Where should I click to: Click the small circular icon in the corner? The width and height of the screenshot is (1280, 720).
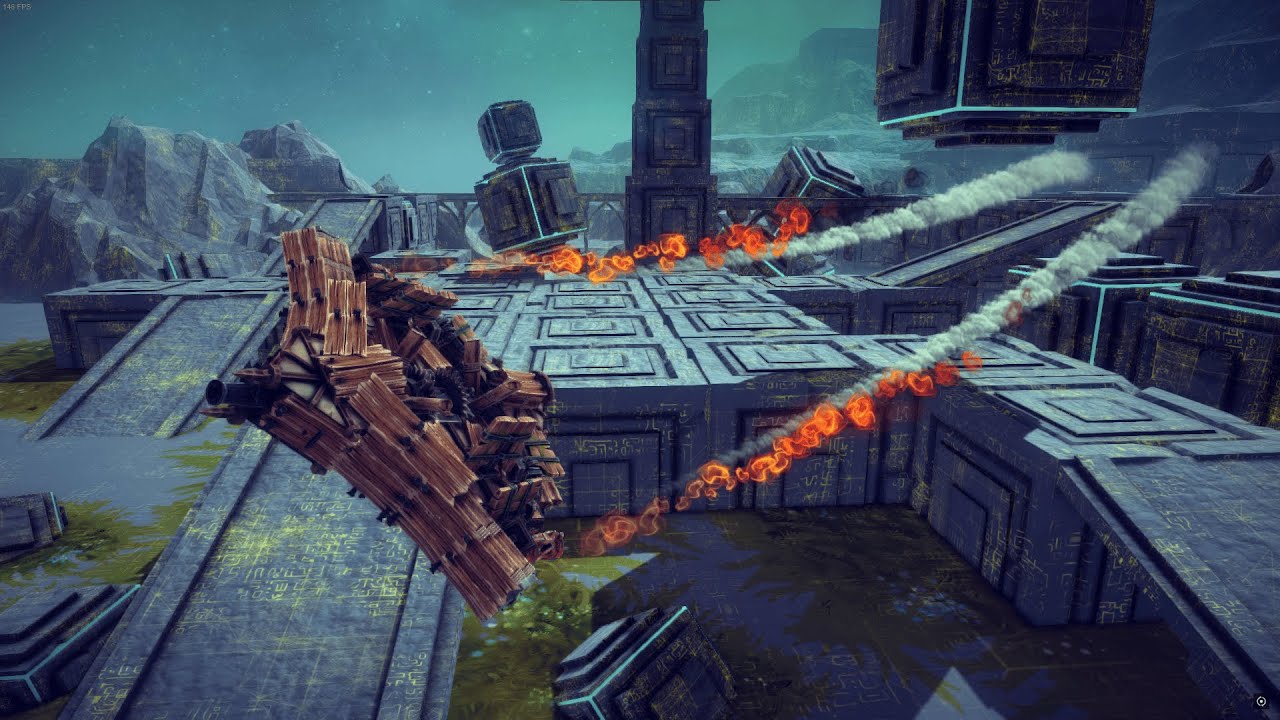click(x=1261, y=702)
